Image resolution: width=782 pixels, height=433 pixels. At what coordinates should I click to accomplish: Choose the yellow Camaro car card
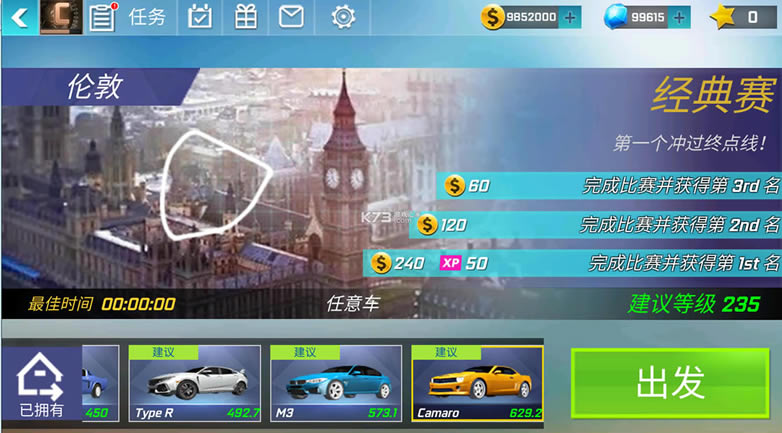click(x=477, y=383)
